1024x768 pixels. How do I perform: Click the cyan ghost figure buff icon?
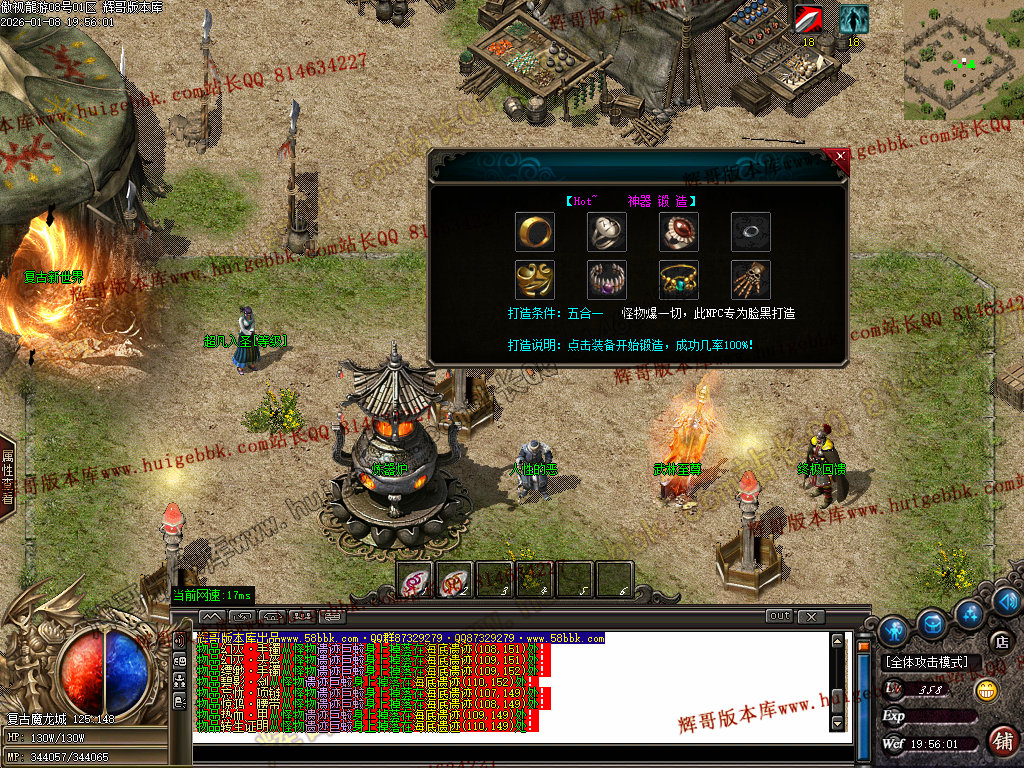(853, 19)
